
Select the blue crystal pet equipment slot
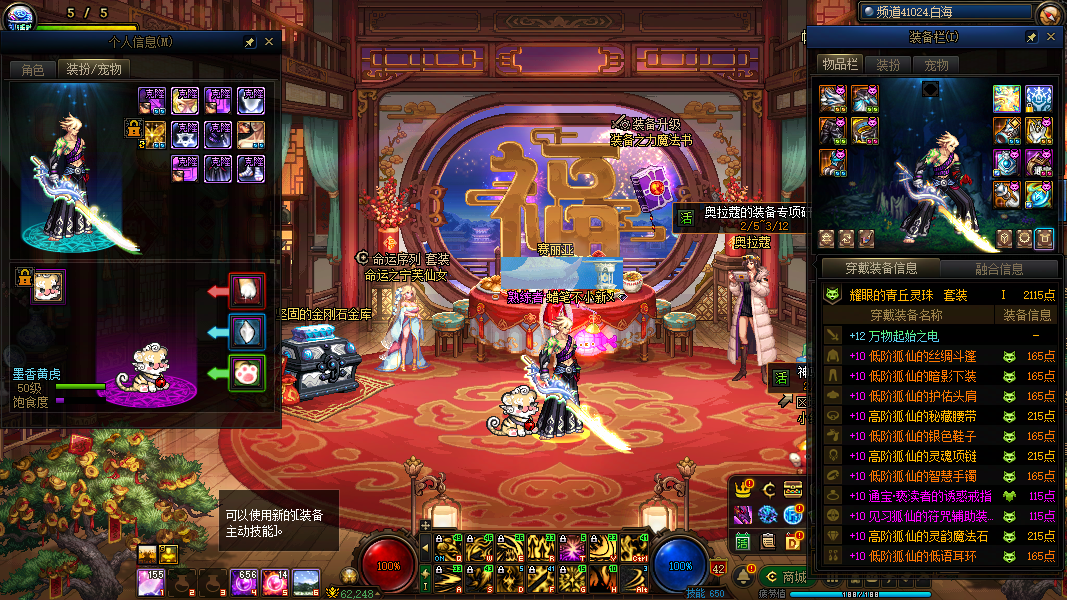coord(247,332)
